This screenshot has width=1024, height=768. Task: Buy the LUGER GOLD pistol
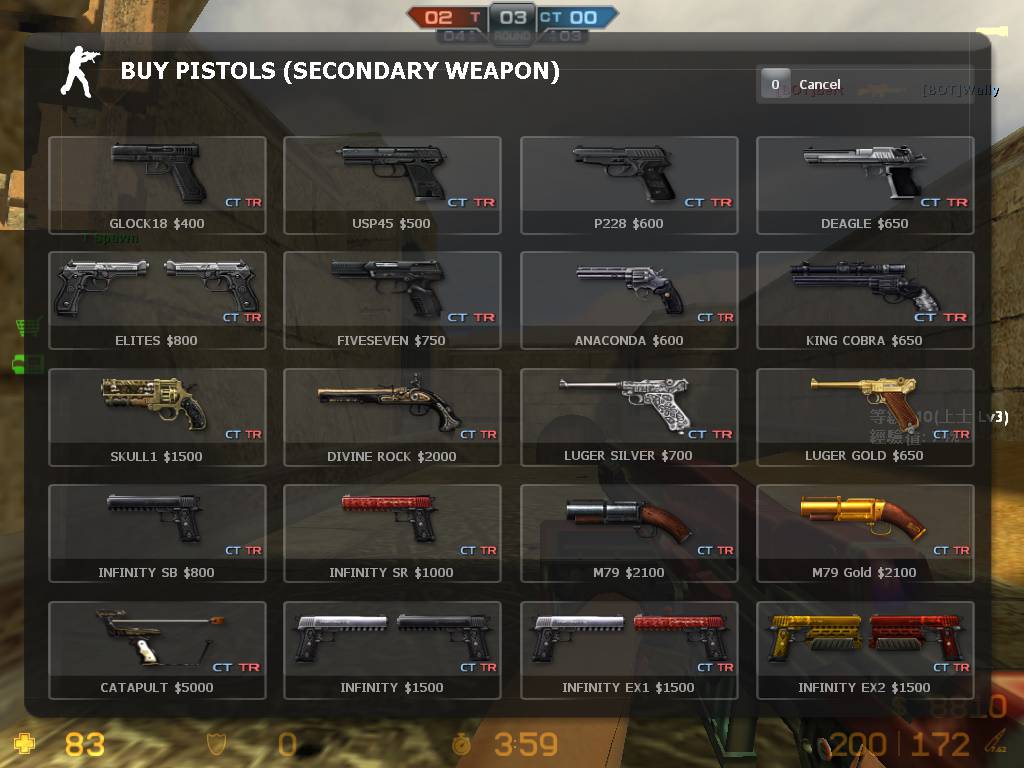click(x=865, y=417)
